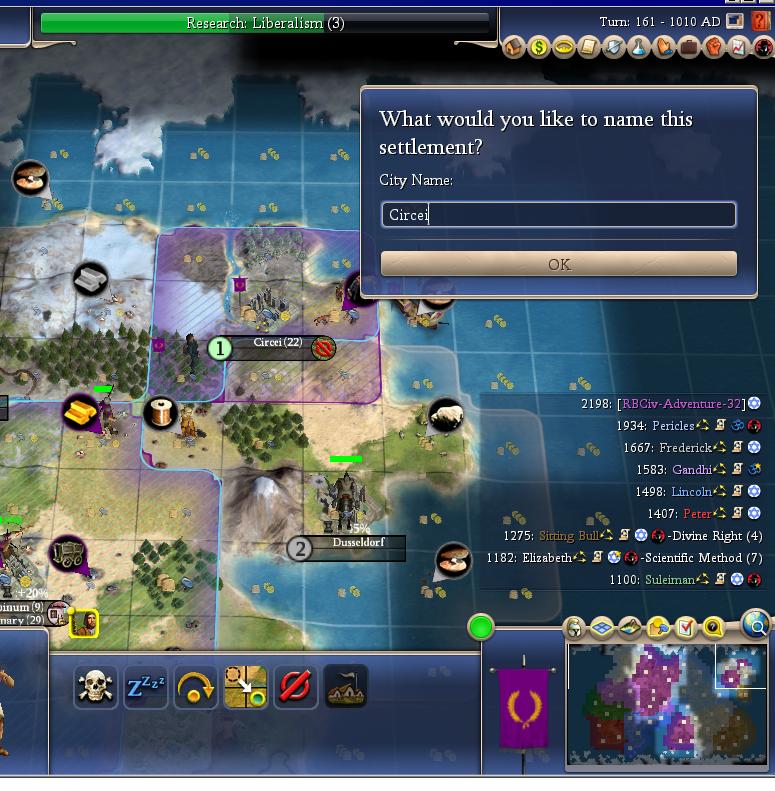Select the skull delete-unit action
Image resolution: width=775 pixels, height=791 pixels.
pyautogui.click(x=95, y=687)
